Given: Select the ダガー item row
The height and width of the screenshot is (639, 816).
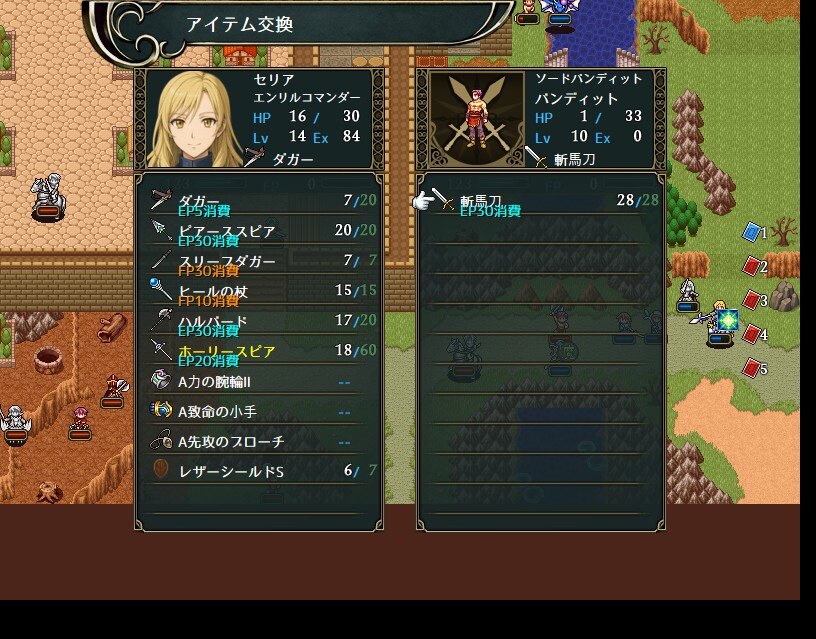Looking at the screenshot, I should [x=258, y=201].
